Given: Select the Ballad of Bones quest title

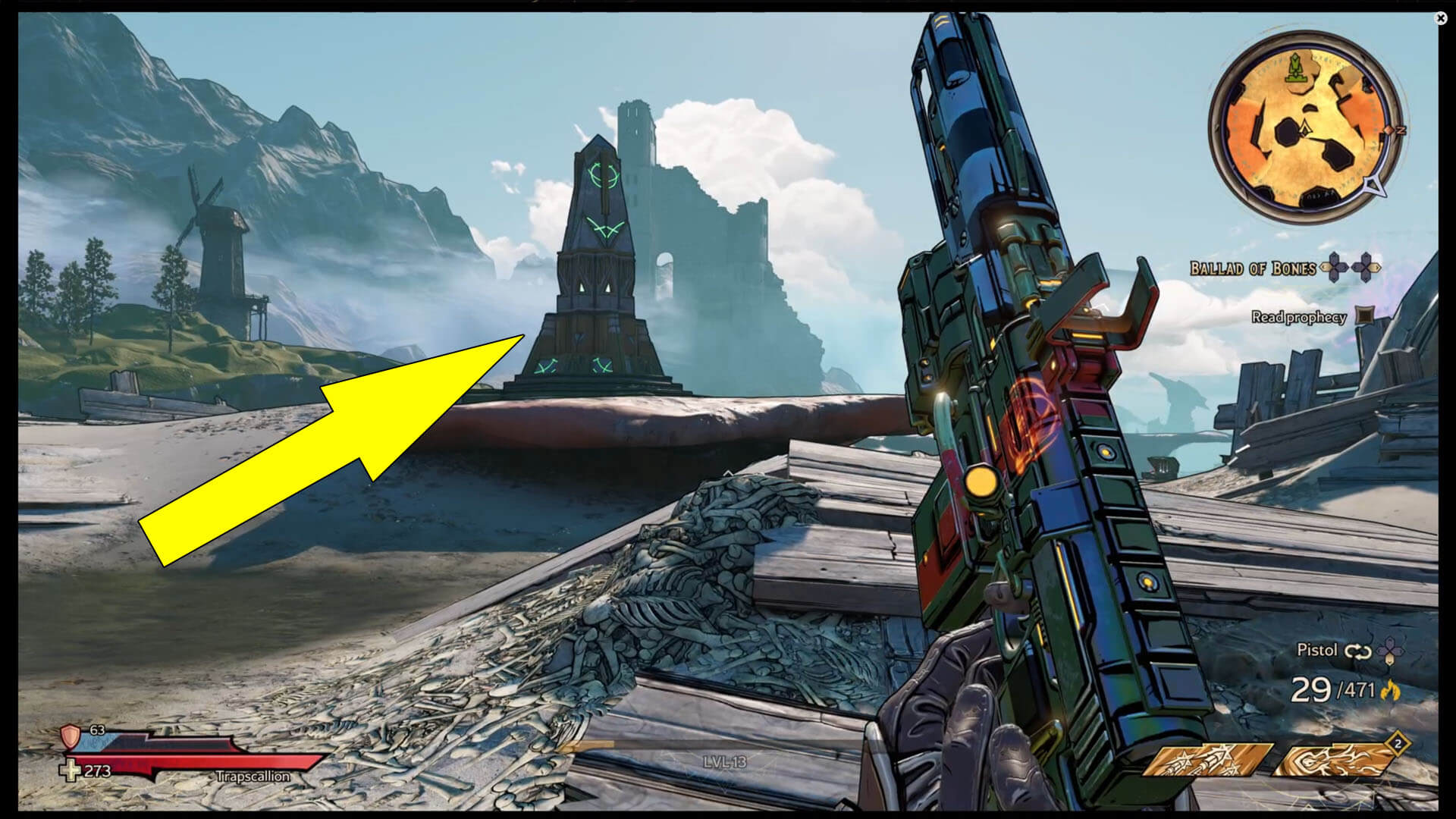Looking at the screenshot, I should tap(1254, 267).
